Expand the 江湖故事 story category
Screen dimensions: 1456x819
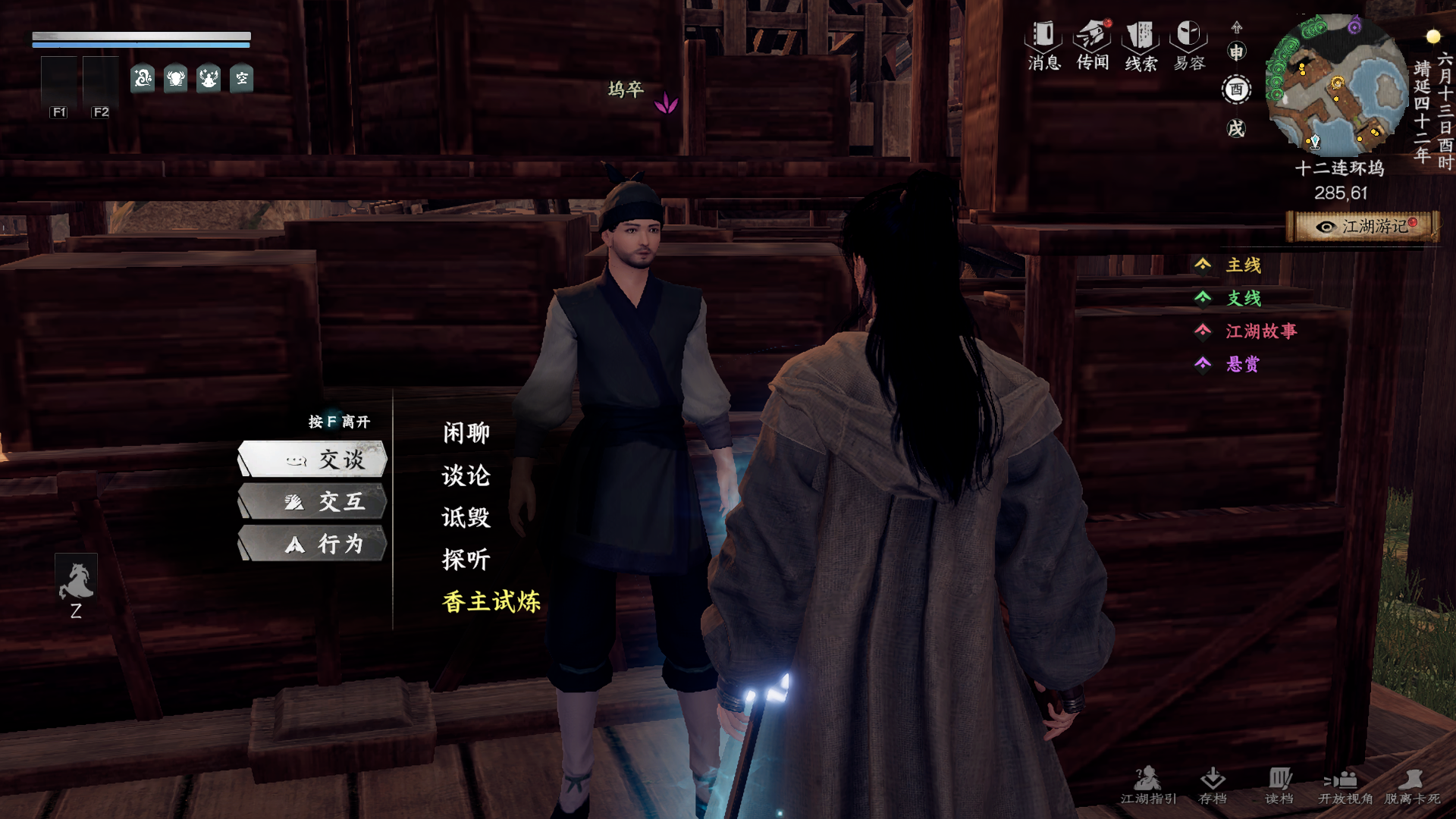tap(1262, 332)
